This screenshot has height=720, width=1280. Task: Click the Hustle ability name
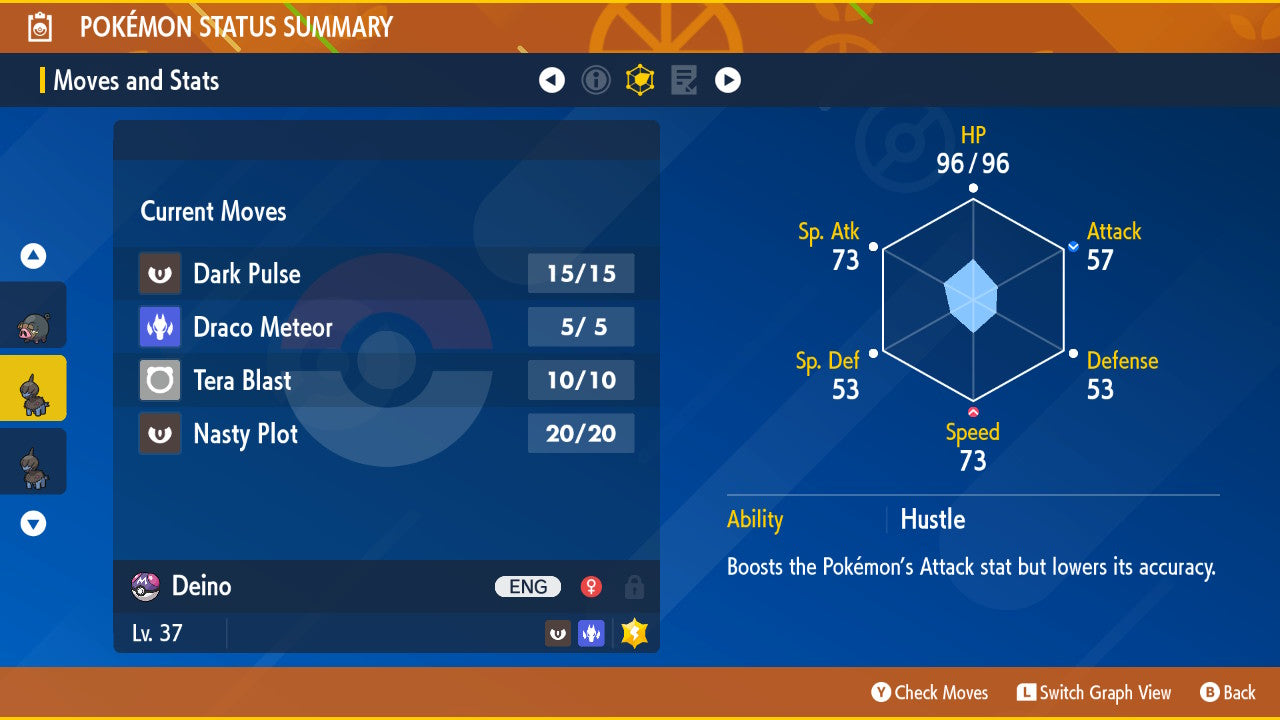932,520
